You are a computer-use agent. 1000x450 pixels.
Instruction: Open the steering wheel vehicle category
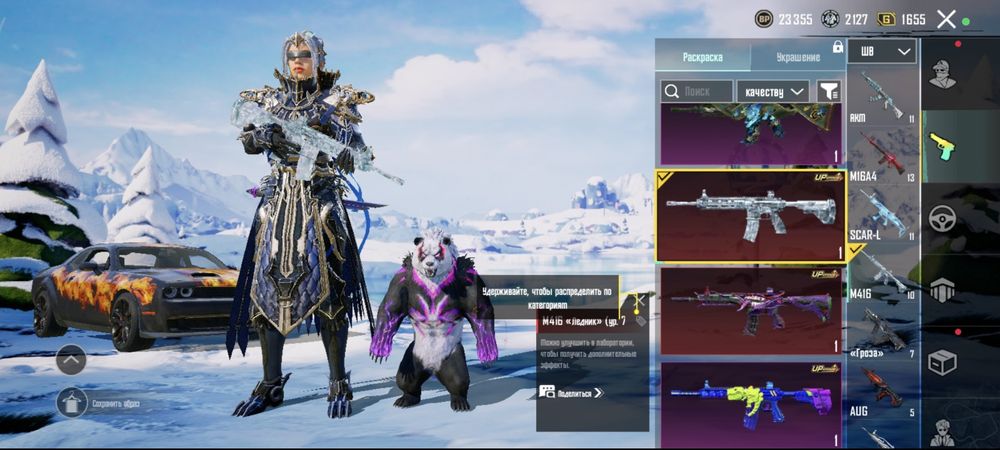pos(942,218)
